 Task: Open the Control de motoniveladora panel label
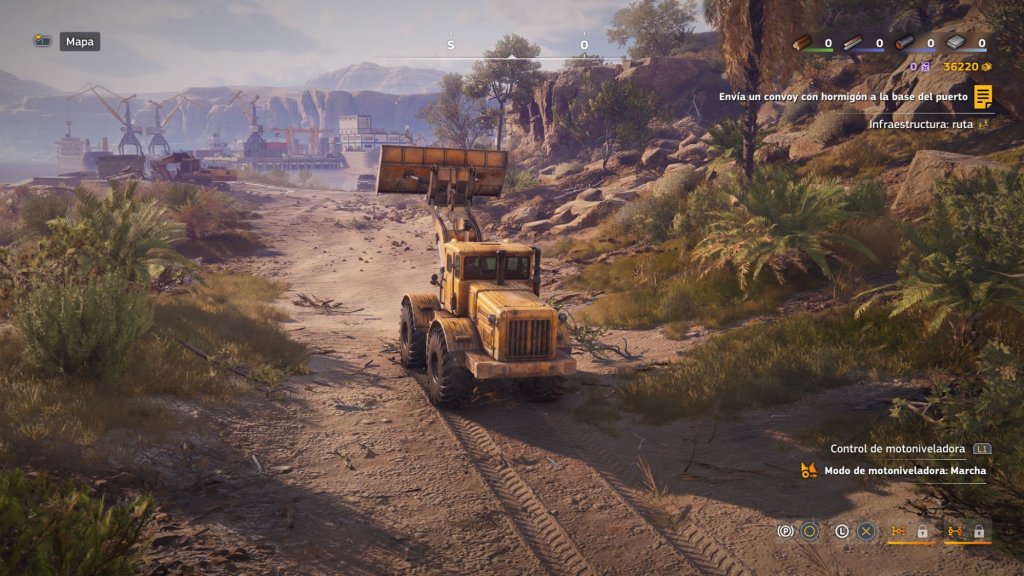898,448
